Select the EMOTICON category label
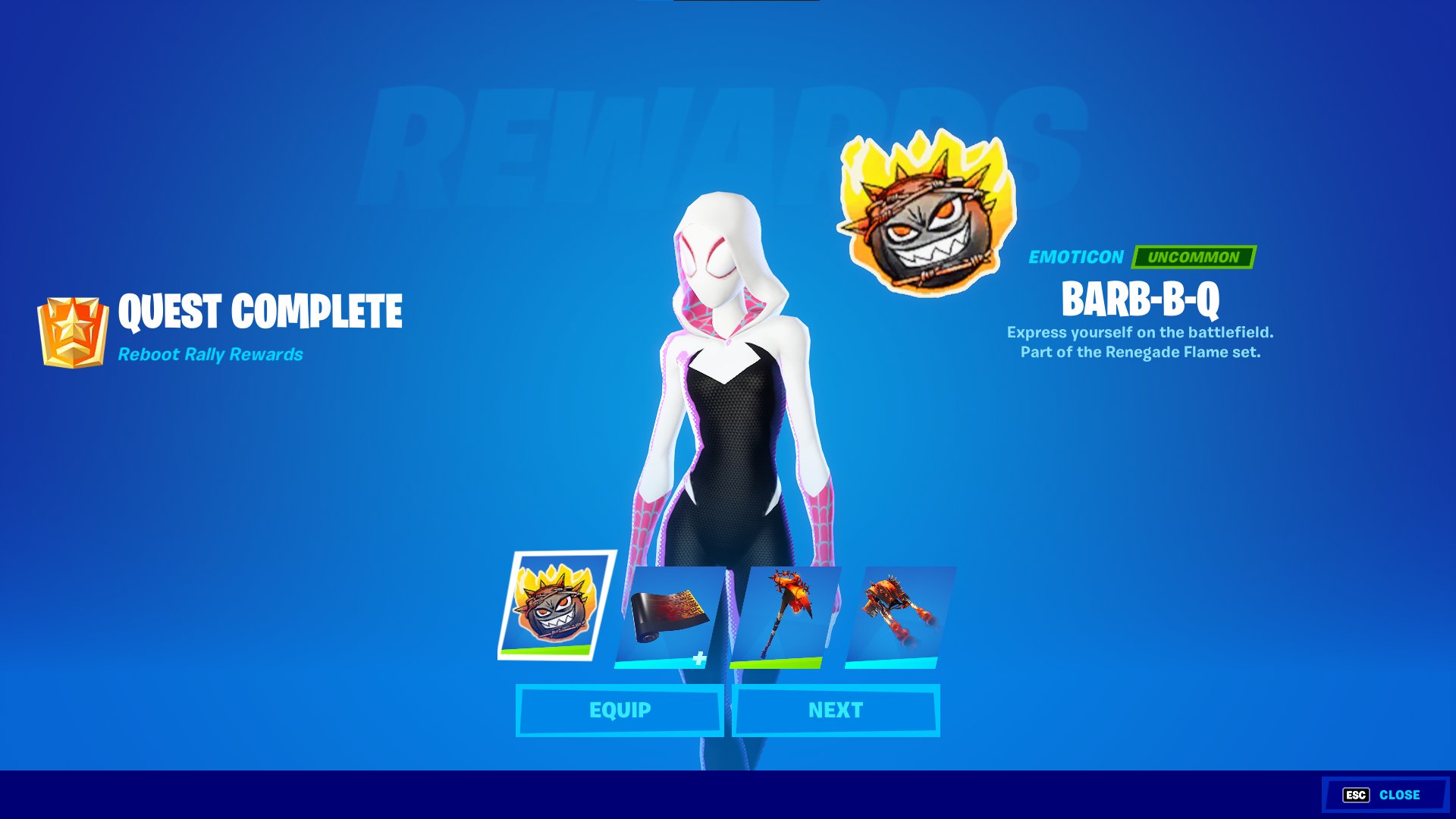 click(1075, 258)
